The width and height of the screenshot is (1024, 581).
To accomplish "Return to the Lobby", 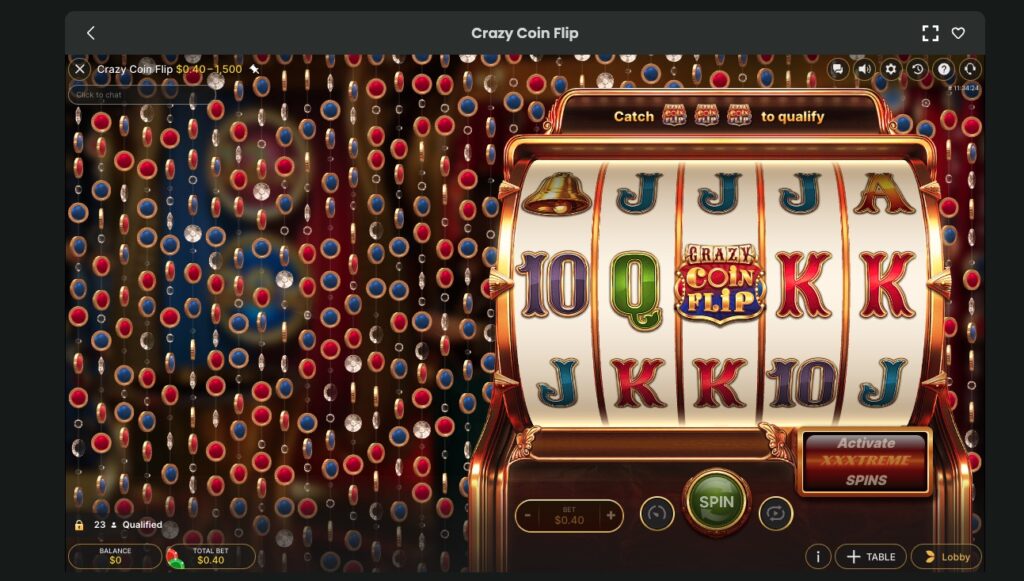I will 946,557.
